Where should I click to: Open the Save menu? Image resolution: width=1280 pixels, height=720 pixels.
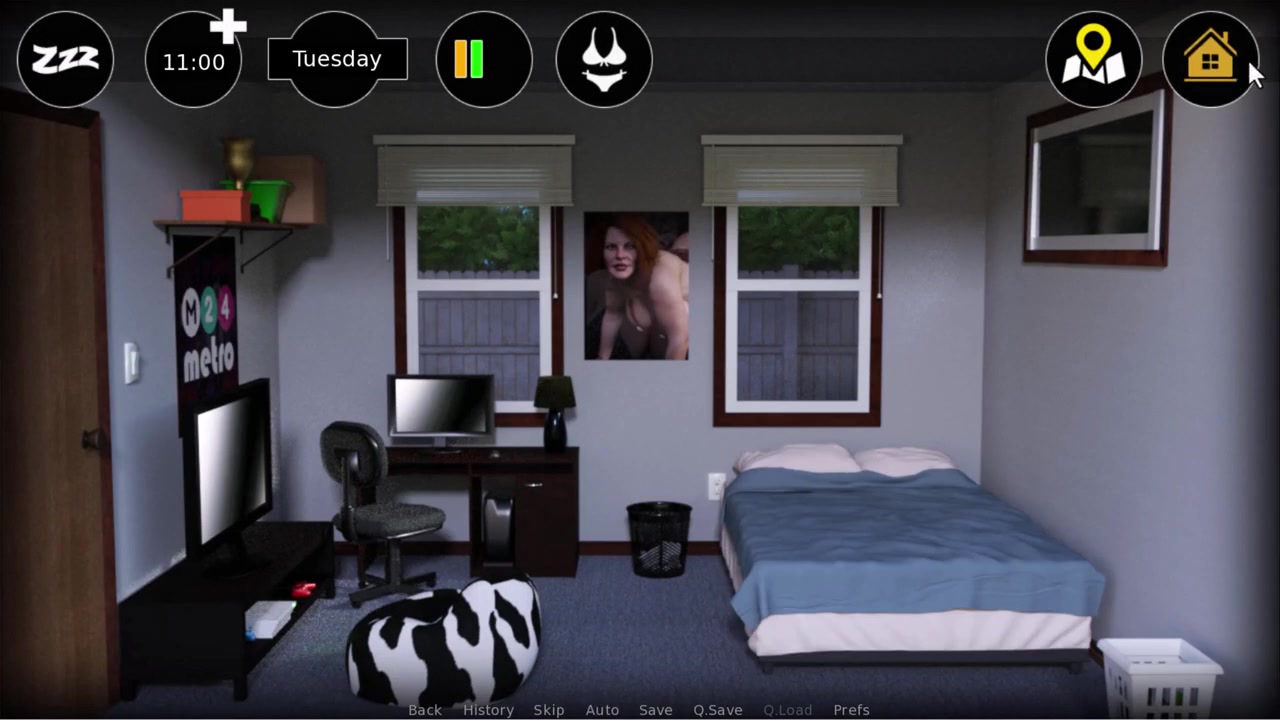(656, 710)
